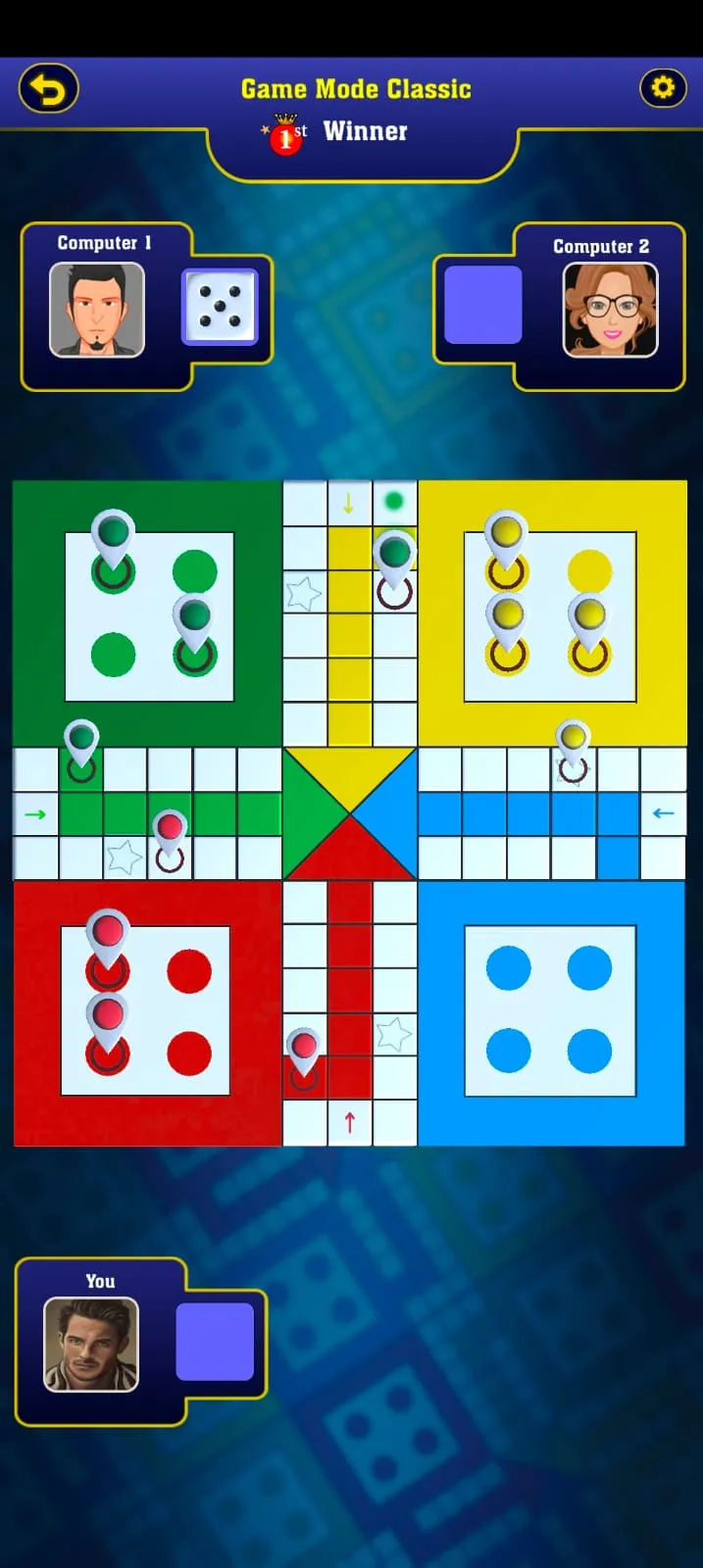
Task: Go back using the yellow arrow button
Action: (49, 89)
